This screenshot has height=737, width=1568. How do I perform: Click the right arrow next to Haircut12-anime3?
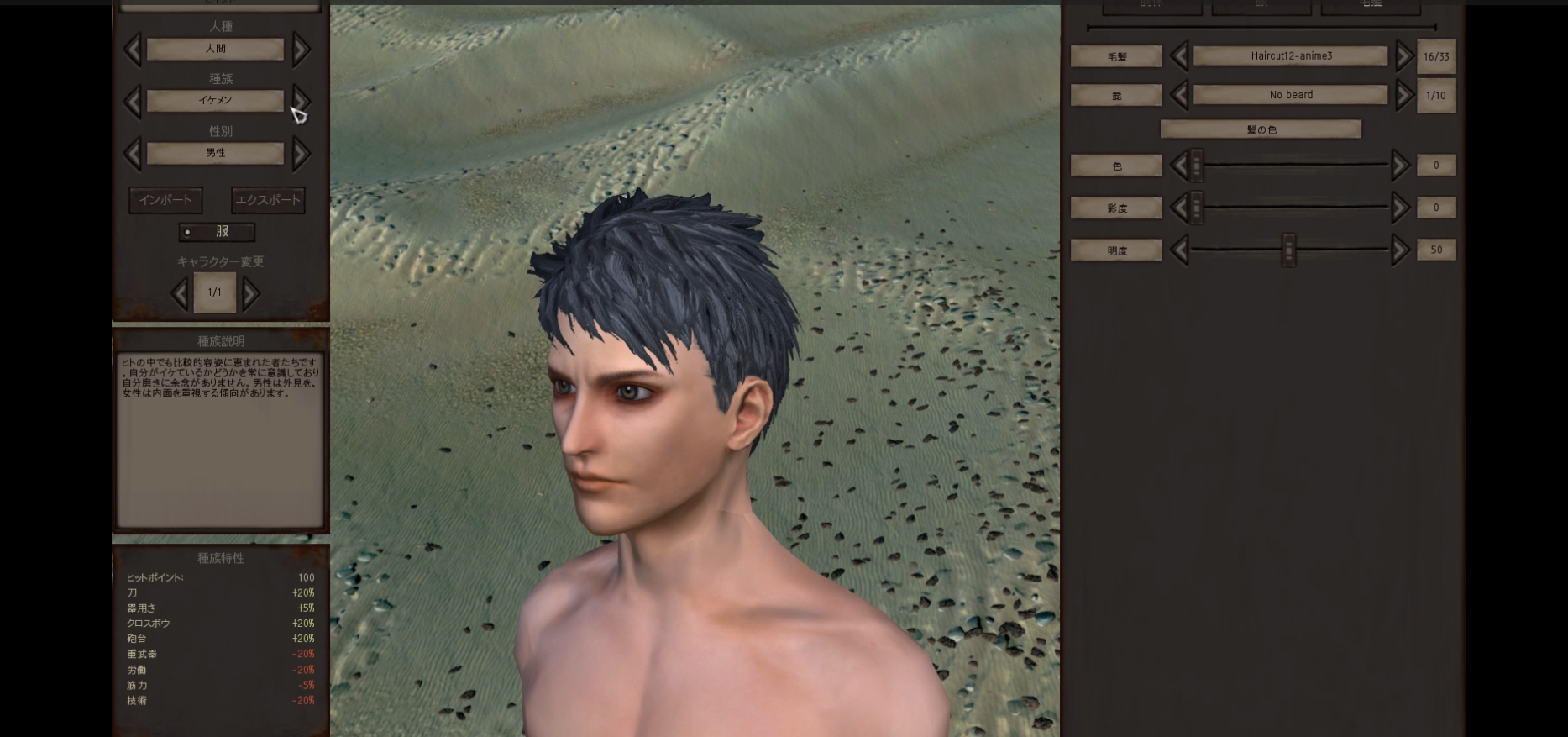1403,55
